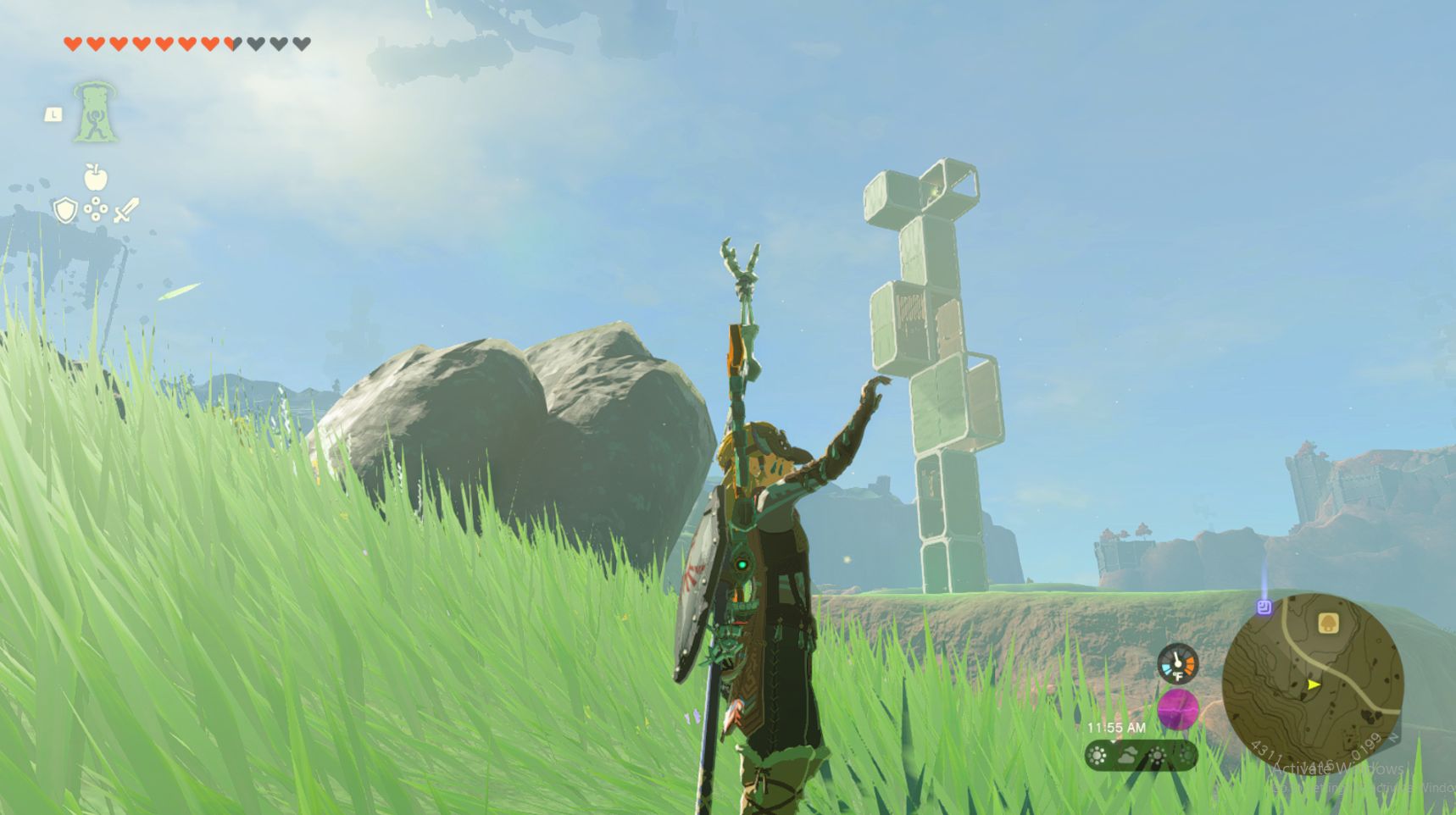Click the N compass letter on the minimap
1456x815 pixels.
pyautogui.click(x=1394, y=739)
